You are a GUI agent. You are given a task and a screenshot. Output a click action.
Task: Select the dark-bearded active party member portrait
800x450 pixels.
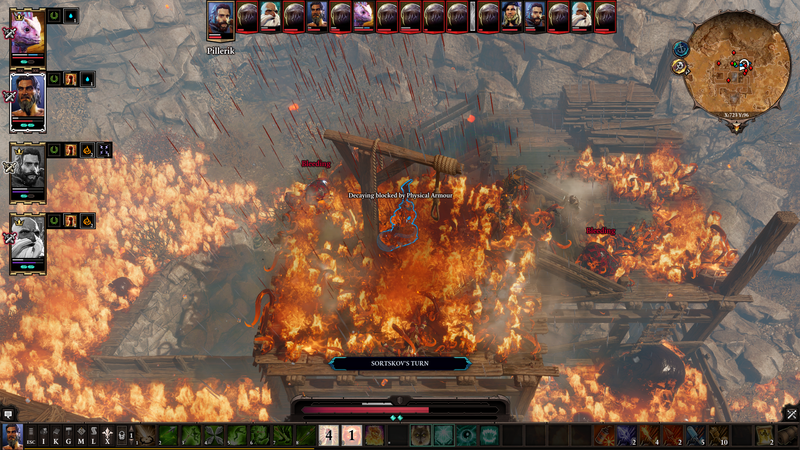point(27,100)
